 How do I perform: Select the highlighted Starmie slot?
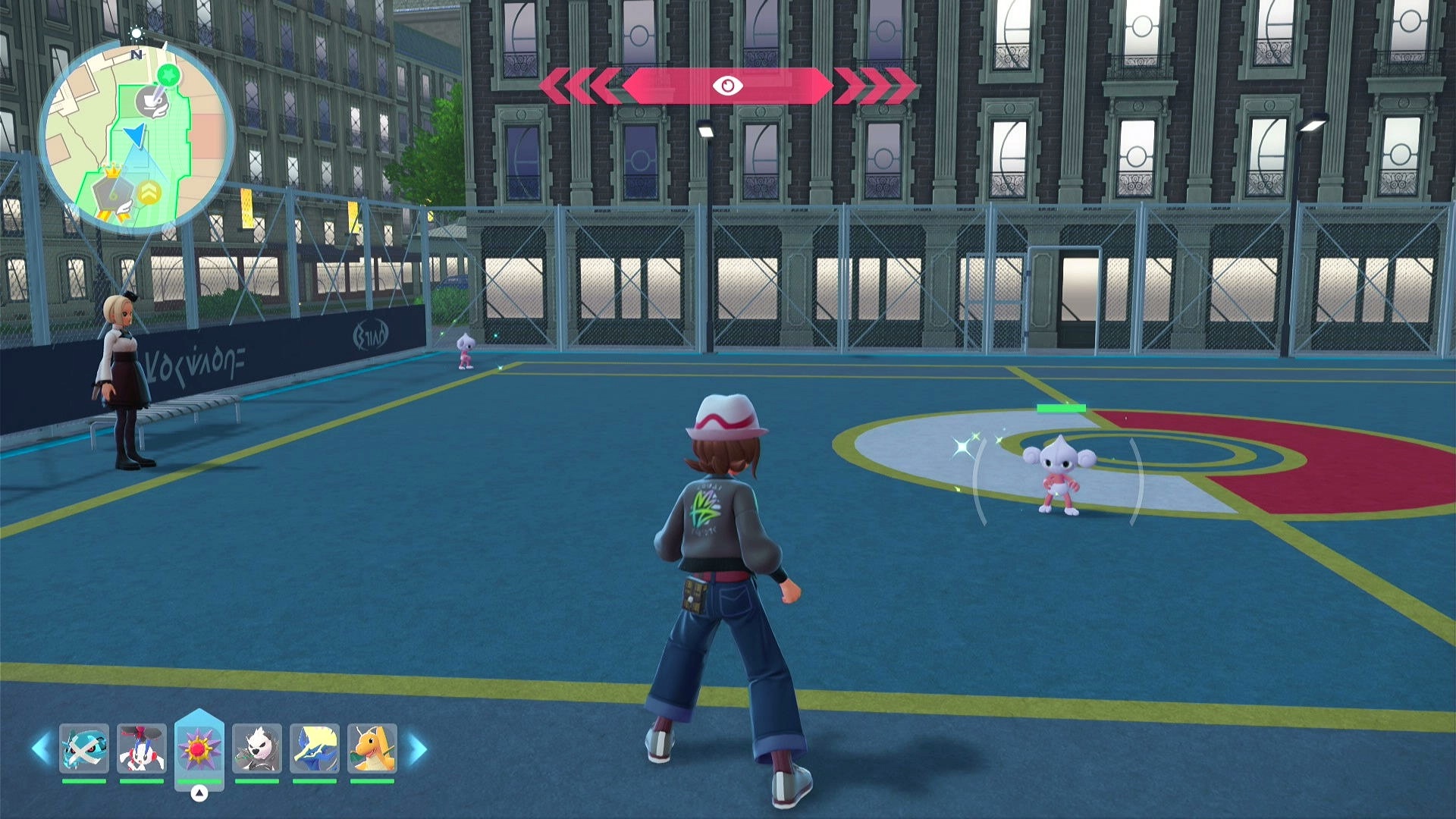click(199, 748)
